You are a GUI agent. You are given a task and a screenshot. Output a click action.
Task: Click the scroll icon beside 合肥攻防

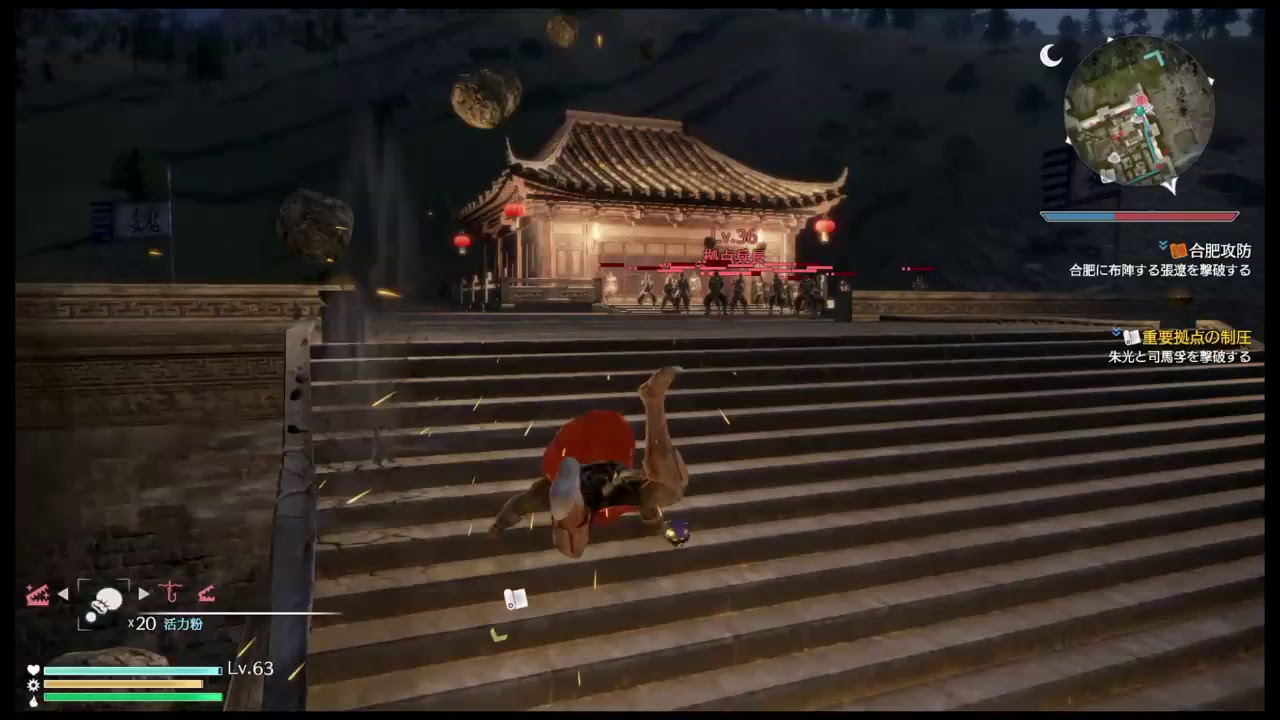click(x=1179, y=250)
